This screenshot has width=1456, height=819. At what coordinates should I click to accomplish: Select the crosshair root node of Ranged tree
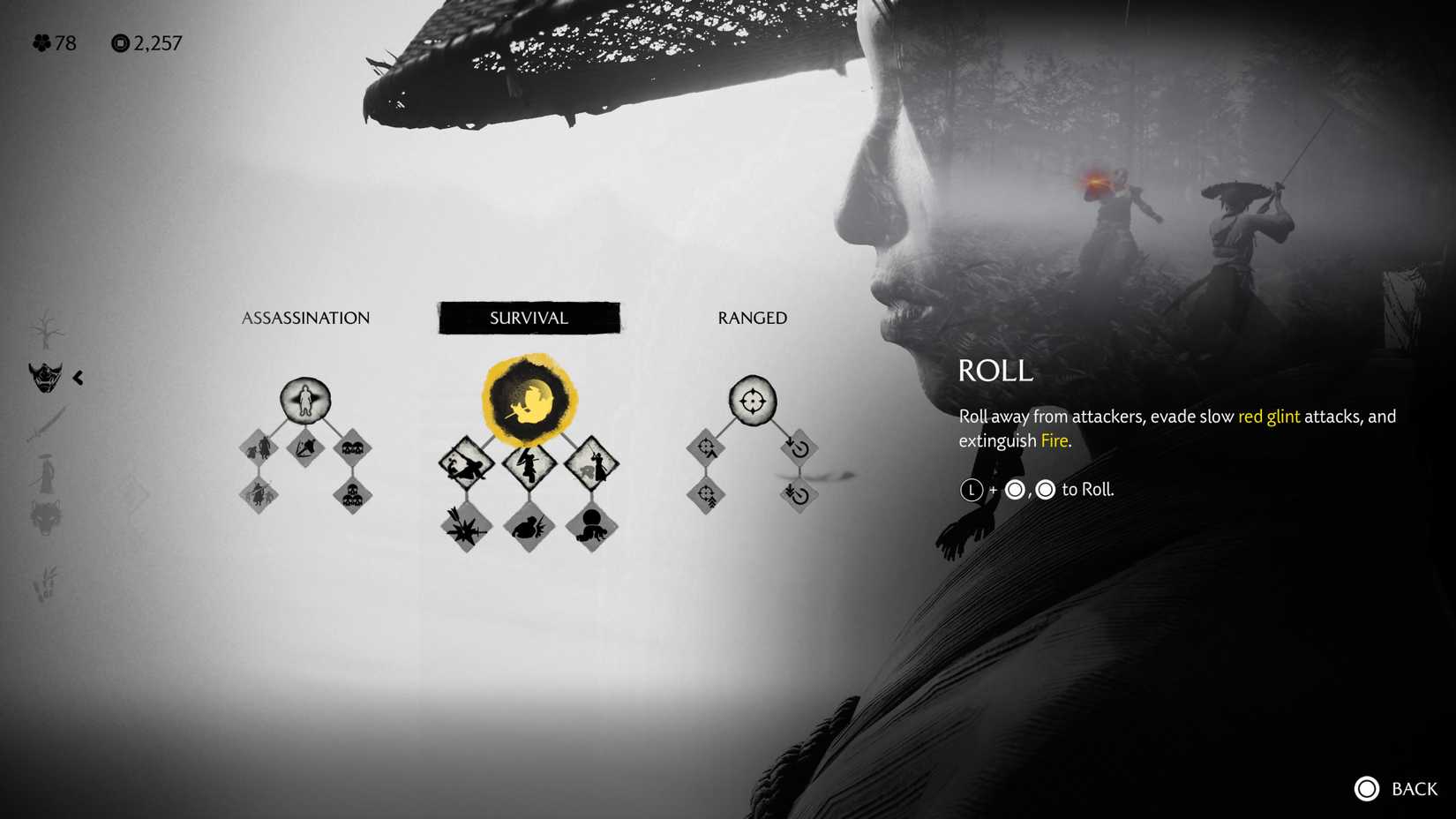pyautogui.click(x=752, y=400)
